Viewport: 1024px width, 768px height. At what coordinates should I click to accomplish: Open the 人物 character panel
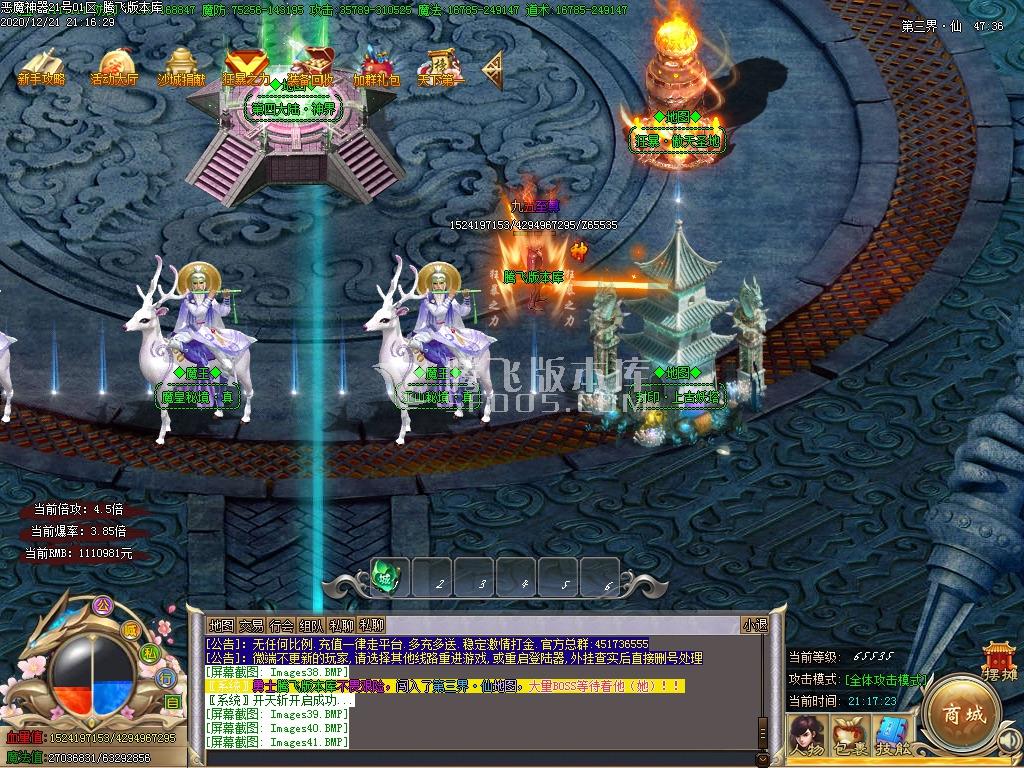806,737
